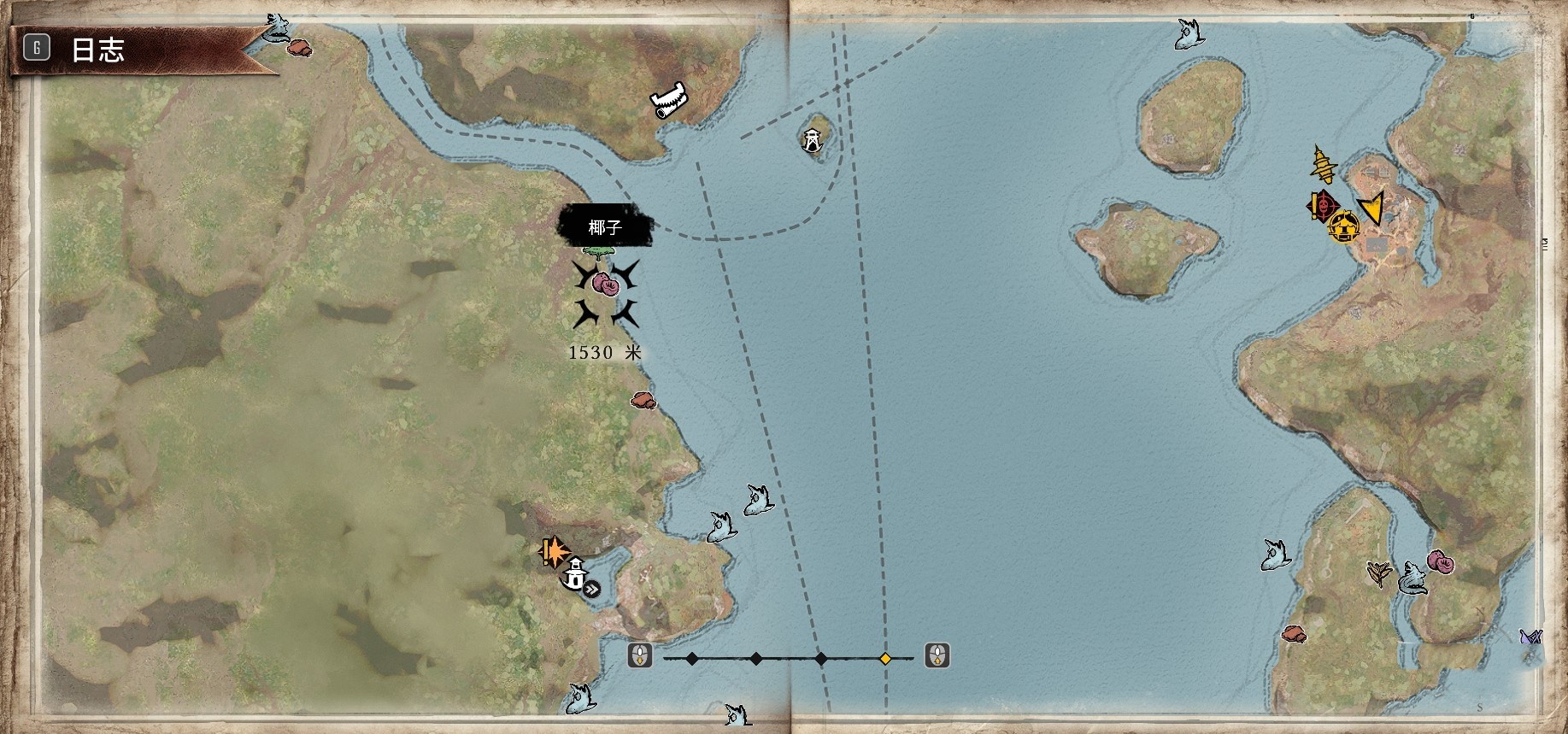Select the white outpost hut marker
The height and width of the screenshot is (734, 1568).
[x=576, y=573]
